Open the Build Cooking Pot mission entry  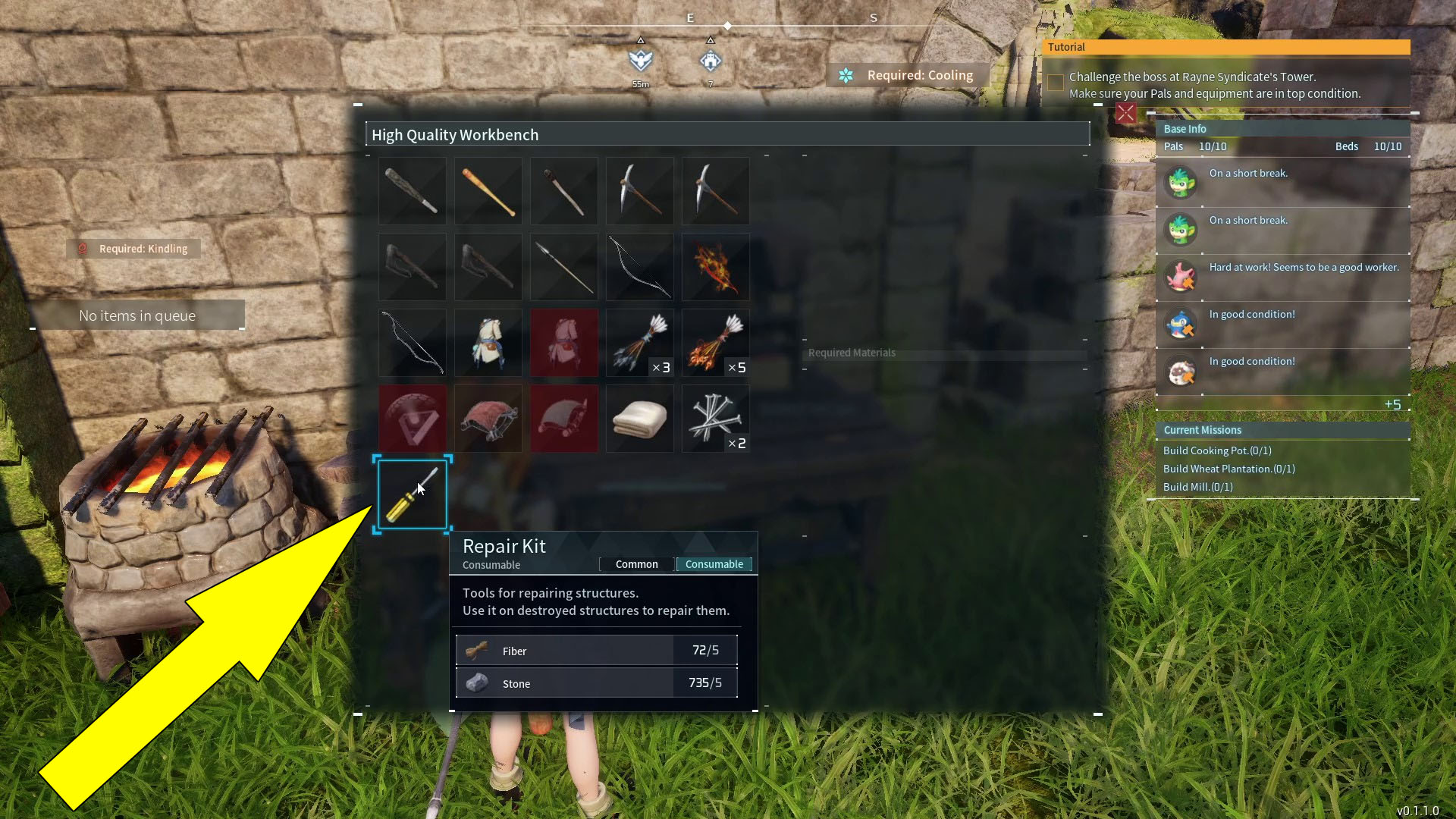(x=1217, y=450)
